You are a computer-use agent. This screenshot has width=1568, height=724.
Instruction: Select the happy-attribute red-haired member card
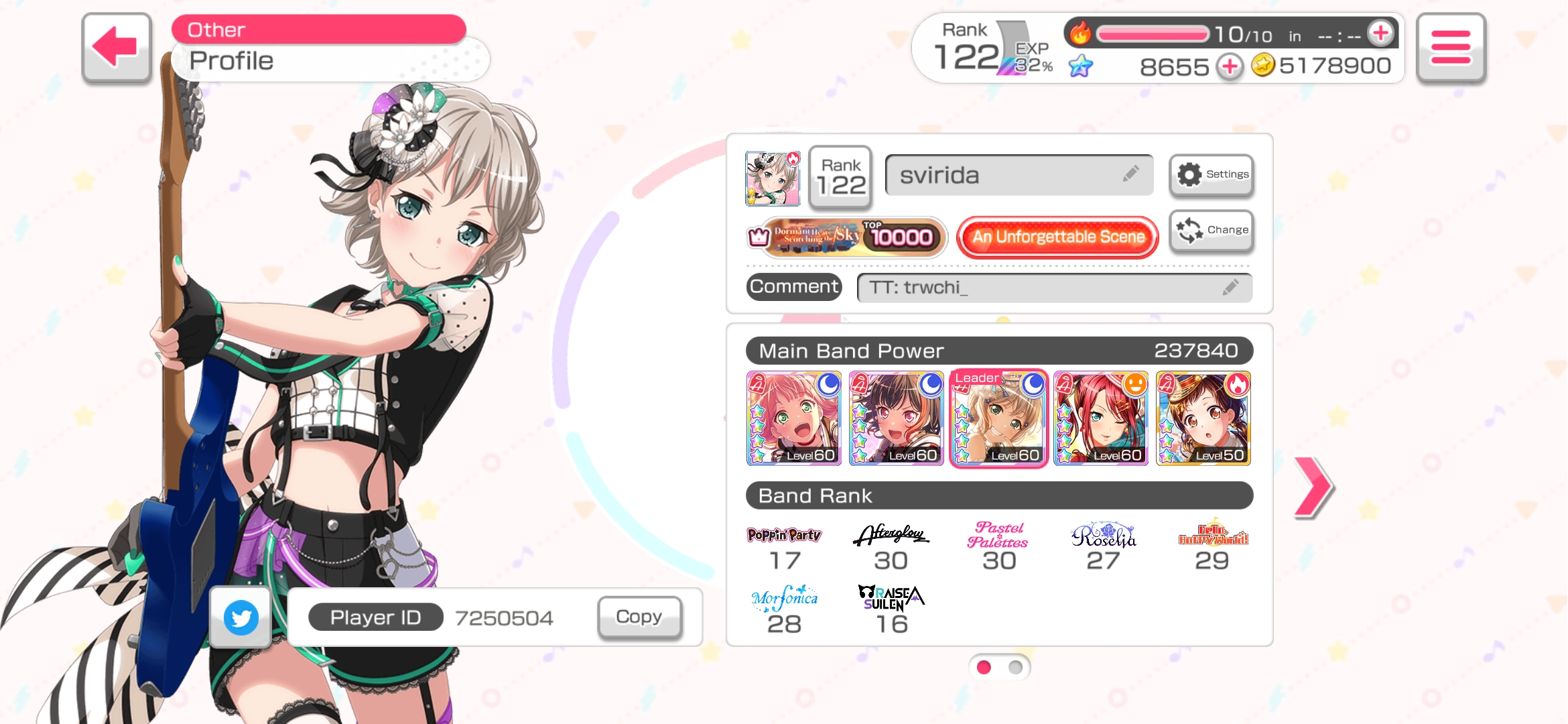pyautogui.click(x=1101, y=418)
